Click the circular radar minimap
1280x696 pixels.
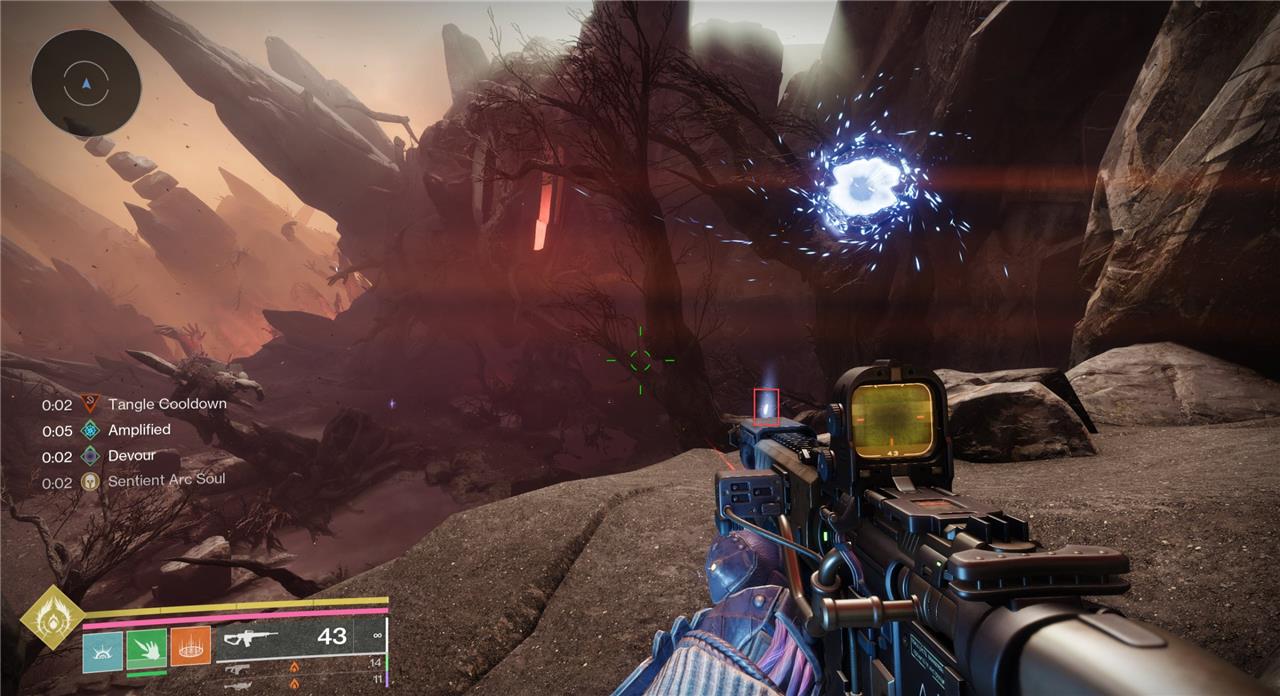point(85,82)
